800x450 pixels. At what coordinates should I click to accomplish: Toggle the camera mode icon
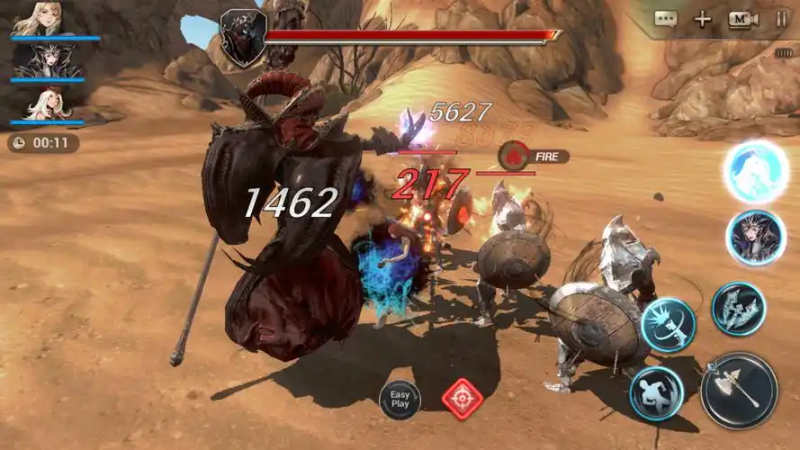(x=742, y=19)
